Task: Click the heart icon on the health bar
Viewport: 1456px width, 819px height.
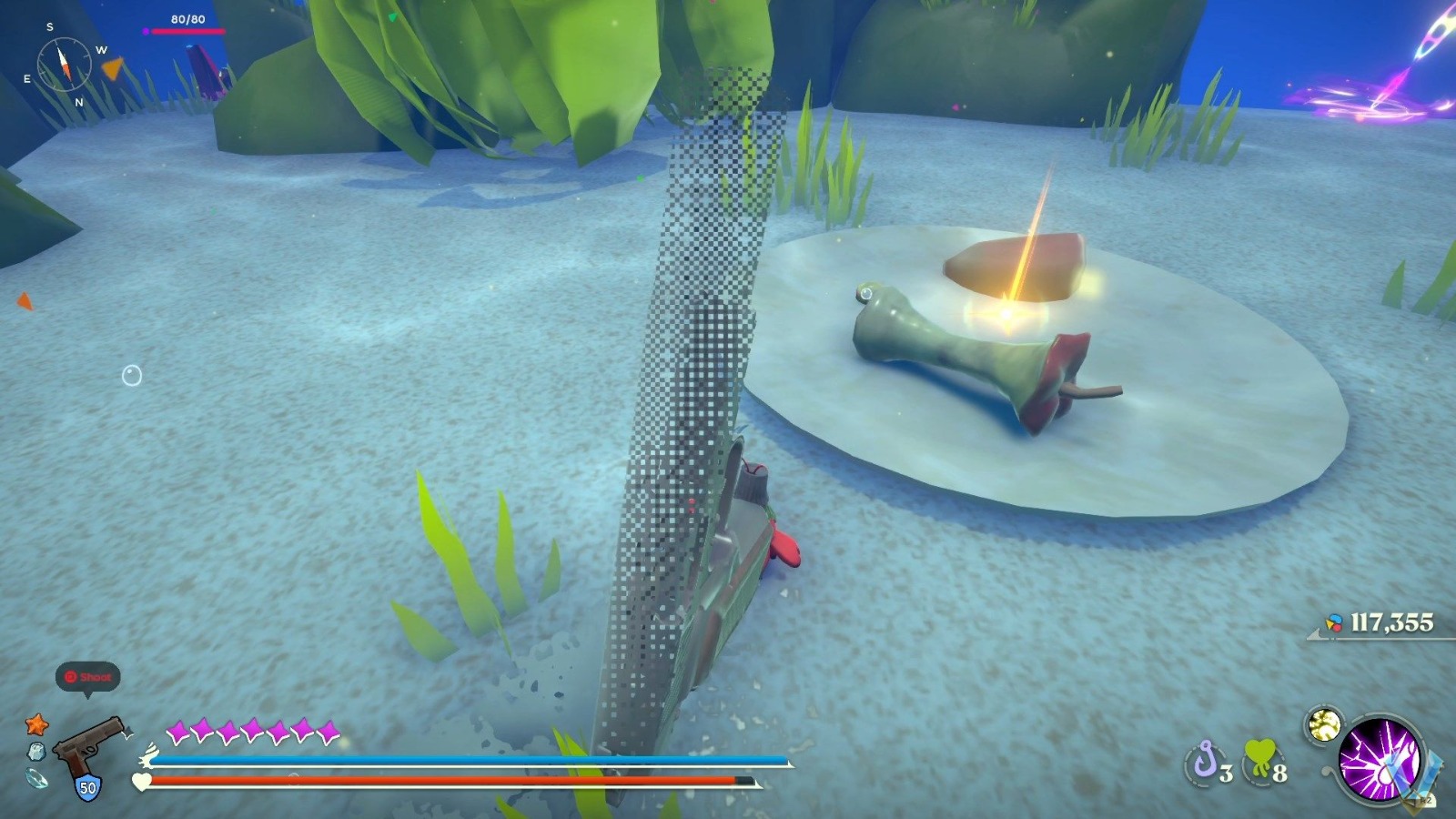Action: (x=141, y=781)
